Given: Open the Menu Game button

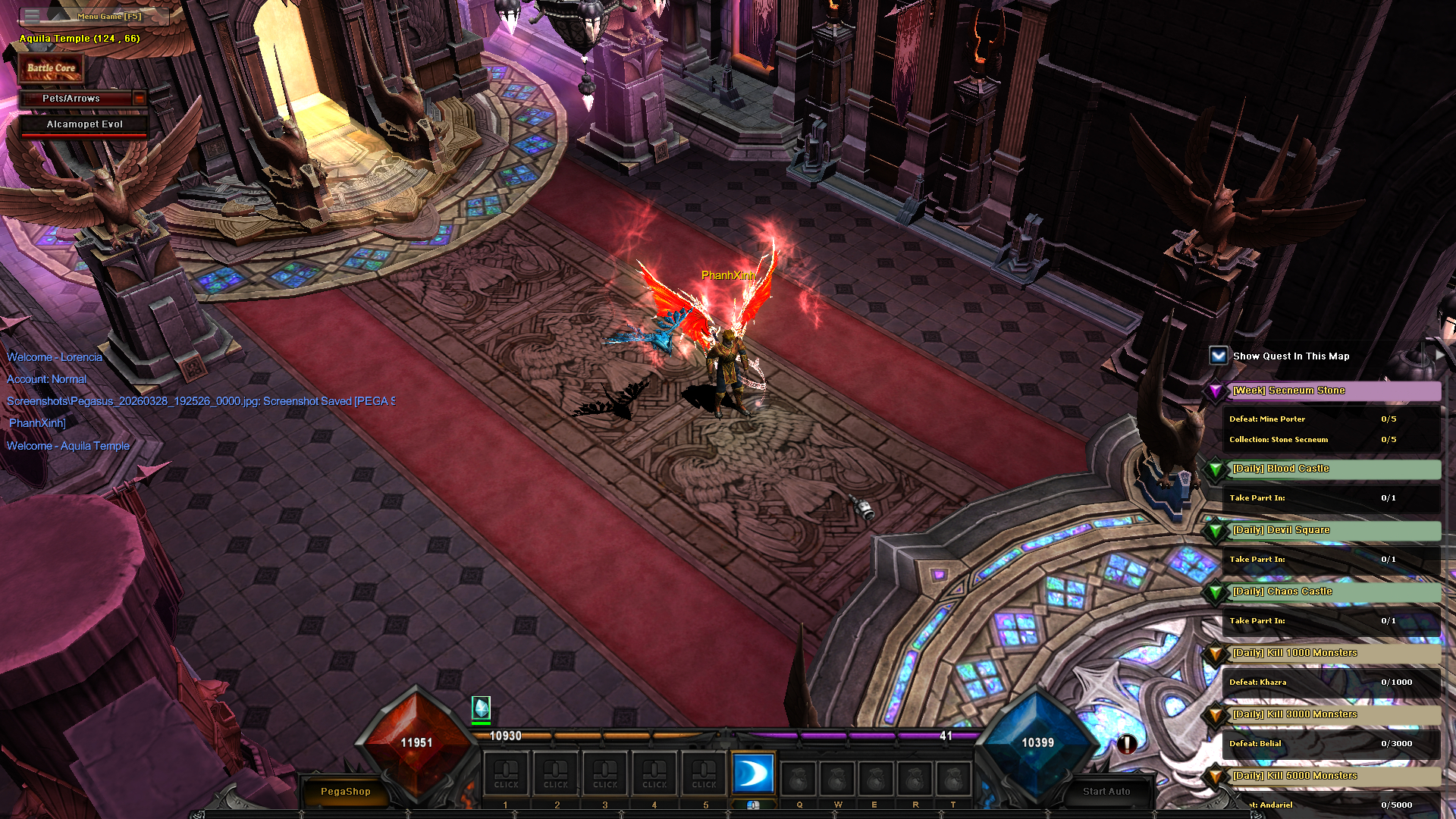Looking at the screenshot, I should click(x=108, y=16).
